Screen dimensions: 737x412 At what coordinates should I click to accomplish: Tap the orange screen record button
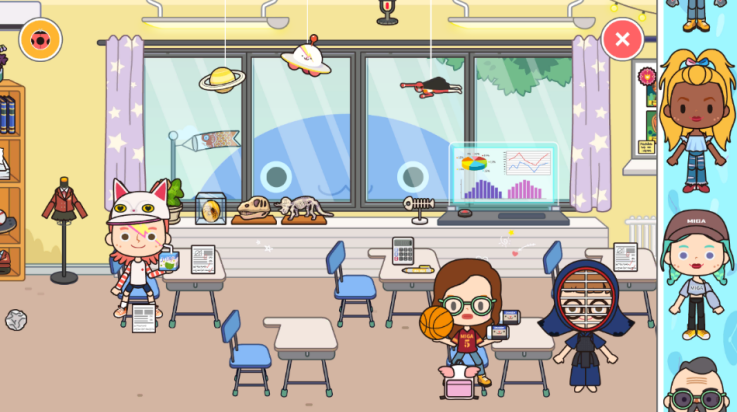(40, 40)
